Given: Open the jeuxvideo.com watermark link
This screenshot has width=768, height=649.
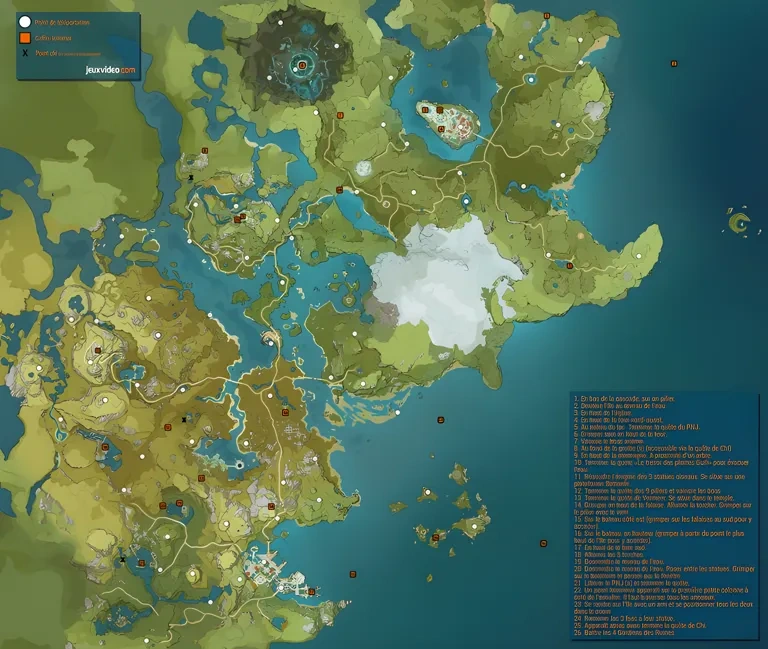Looking at the screenshot, I should click(x=110, y=71).
